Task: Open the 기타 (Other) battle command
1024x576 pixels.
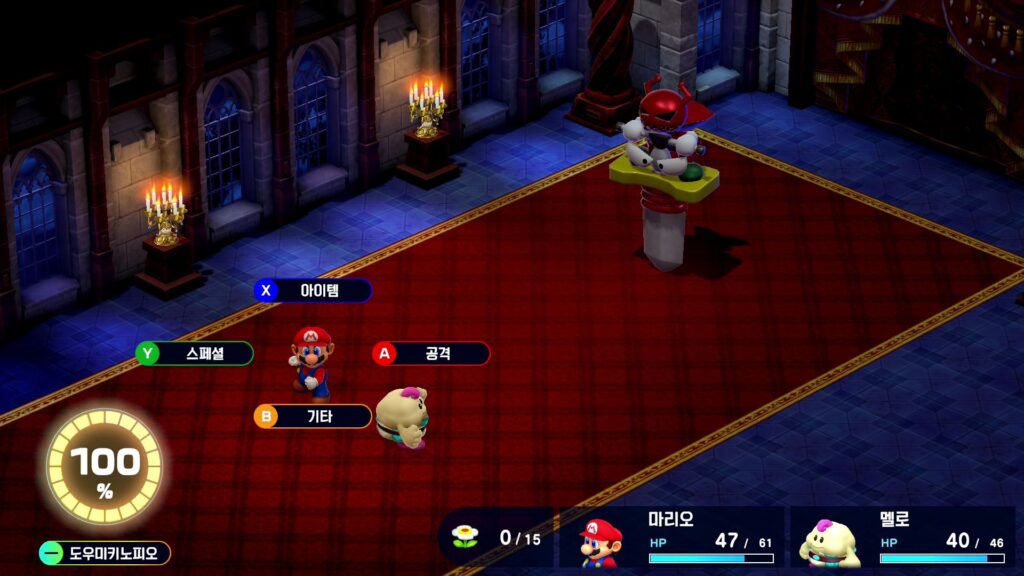Action: coord(313,417)
